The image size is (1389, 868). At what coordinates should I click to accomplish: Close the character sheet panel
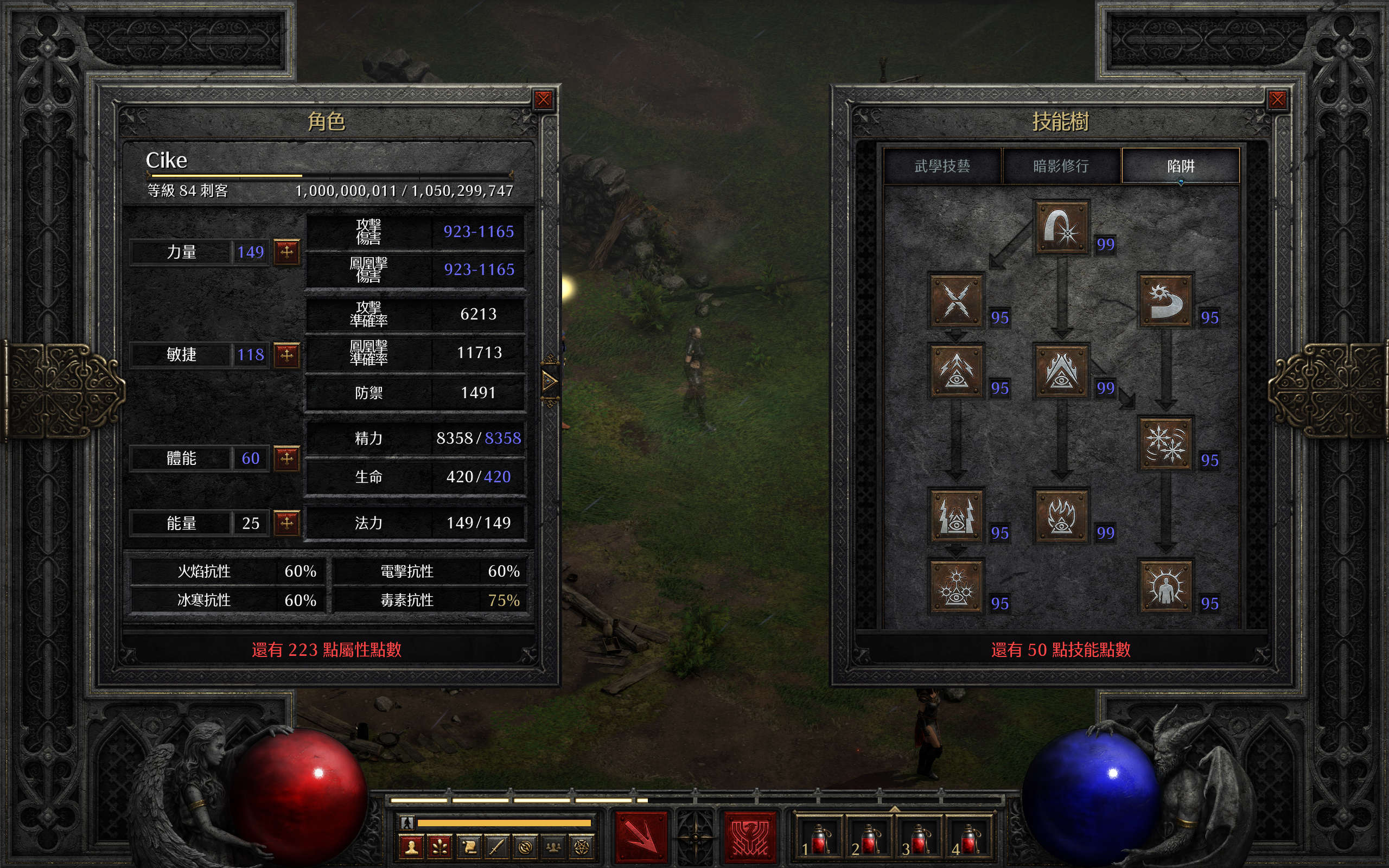point(543,100)
